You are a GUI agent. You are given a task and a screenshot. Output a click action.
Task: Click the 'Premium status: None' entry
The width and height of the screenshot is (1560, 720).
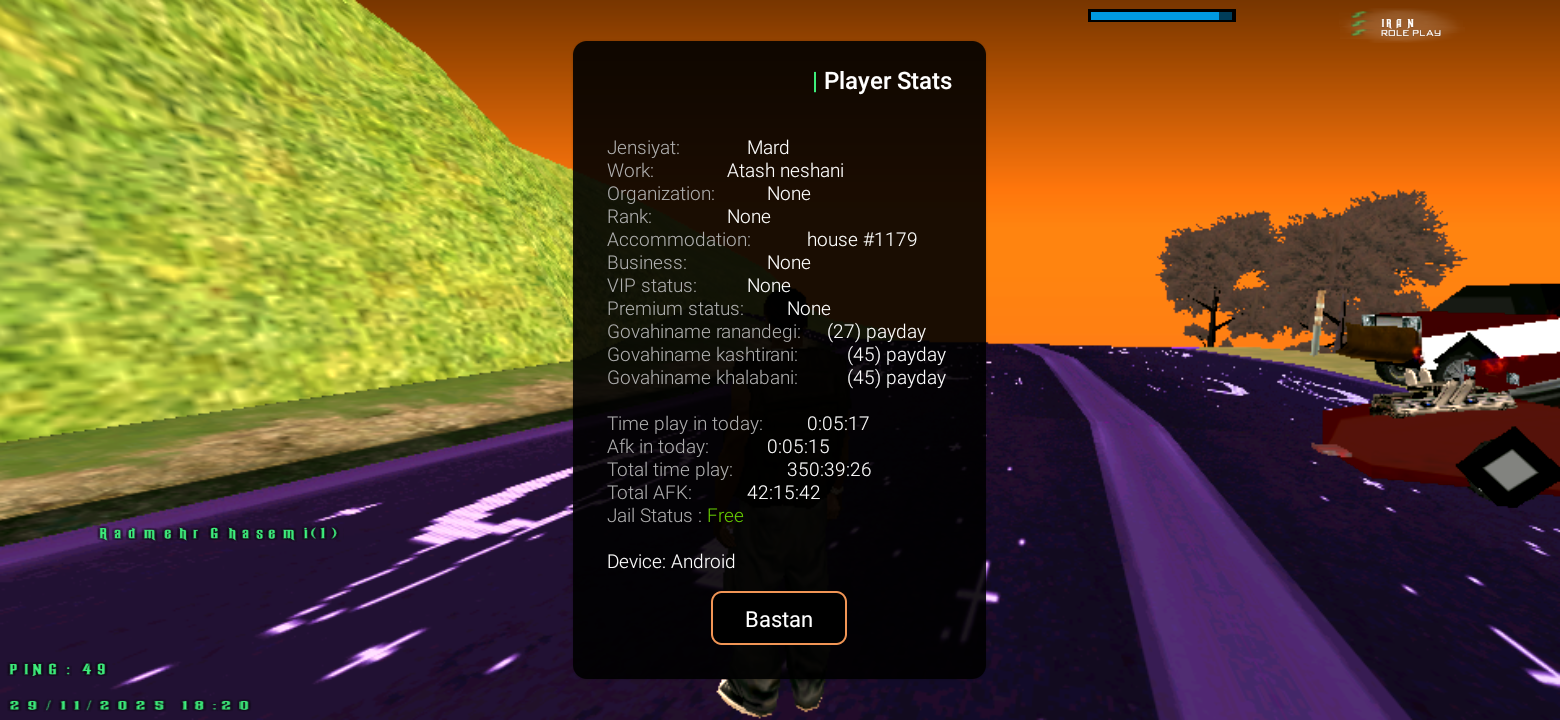click(716, 308)
